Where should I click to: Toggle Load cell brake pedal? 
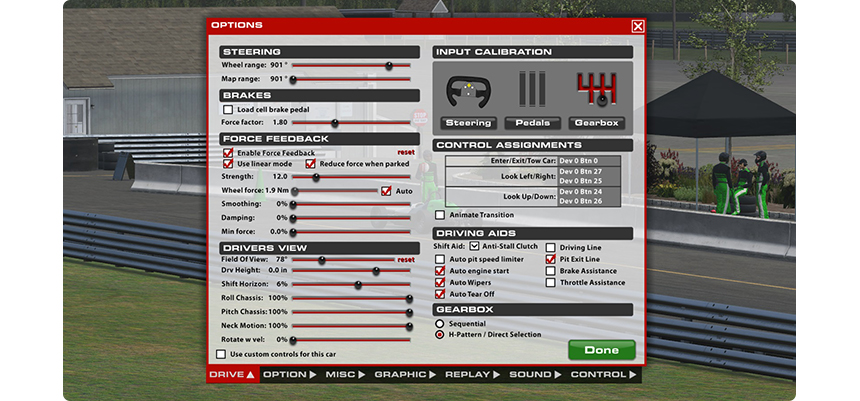point(228,110)
